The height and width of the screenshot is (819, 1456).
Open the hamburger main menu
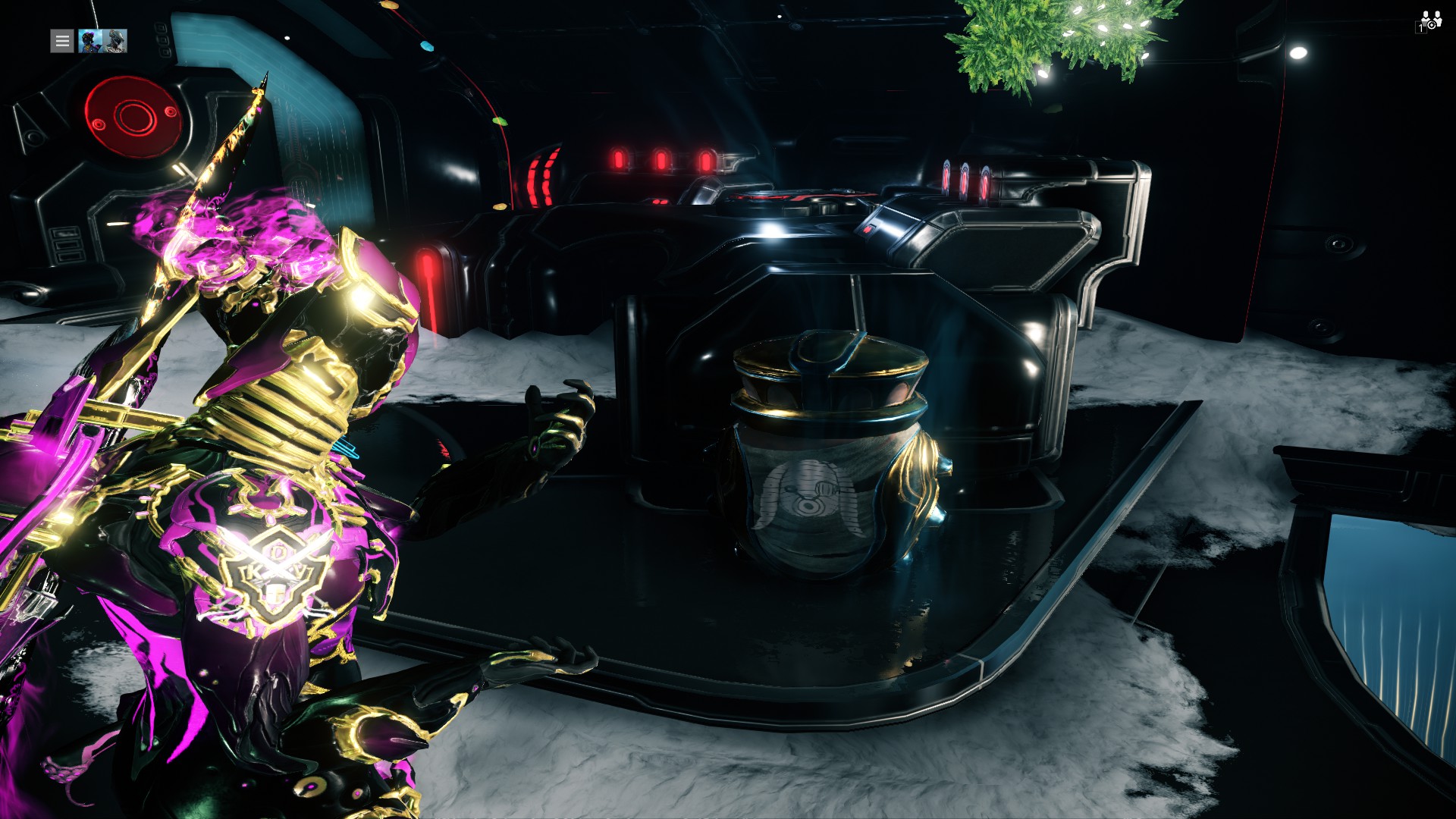click(x=62, y=41)
